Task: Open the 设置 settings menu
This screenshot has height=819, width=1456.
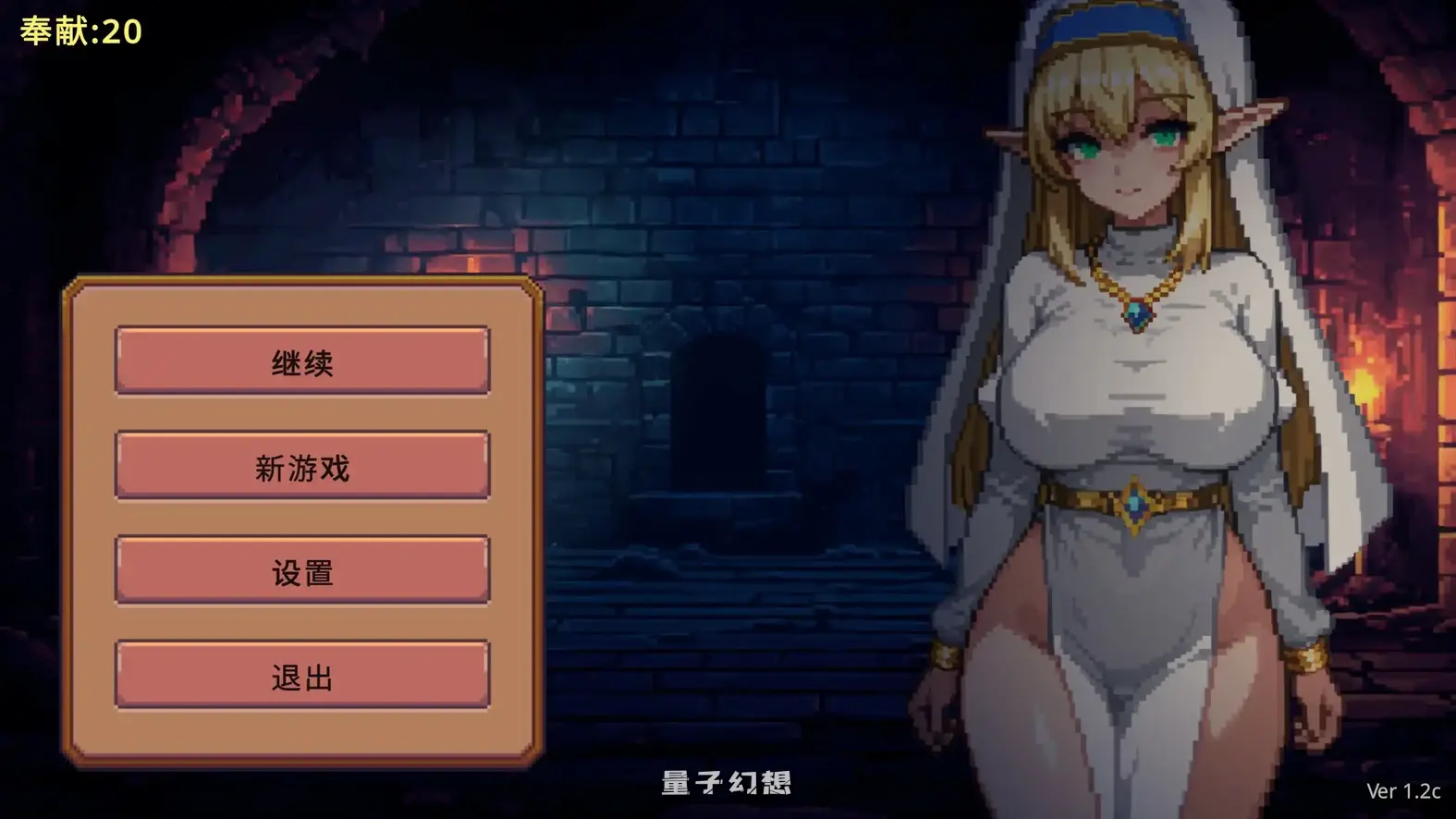Action: point(300,572)
